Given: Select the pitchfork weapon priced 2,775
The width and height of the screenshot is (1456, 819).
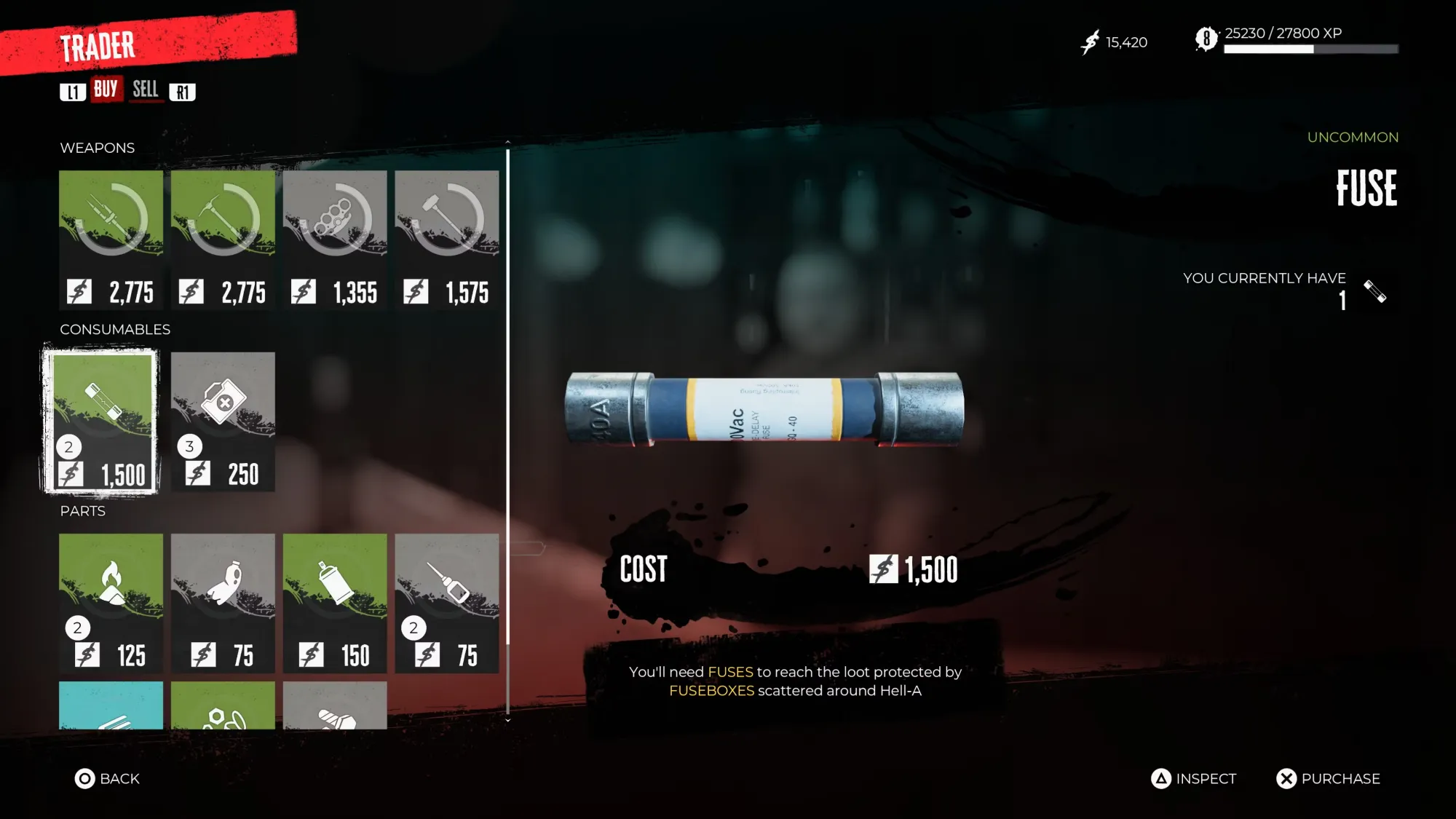Looking at the screenshot, I should click(111, 239).
